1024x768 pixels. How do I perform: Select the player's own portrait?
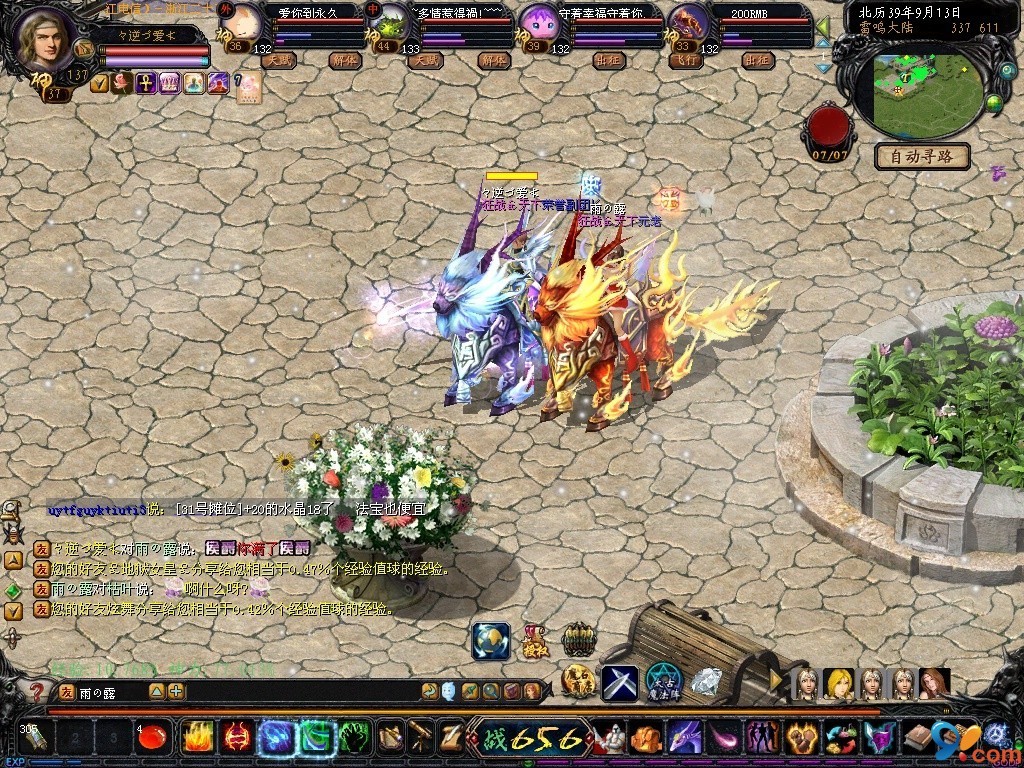click(44, 38)
